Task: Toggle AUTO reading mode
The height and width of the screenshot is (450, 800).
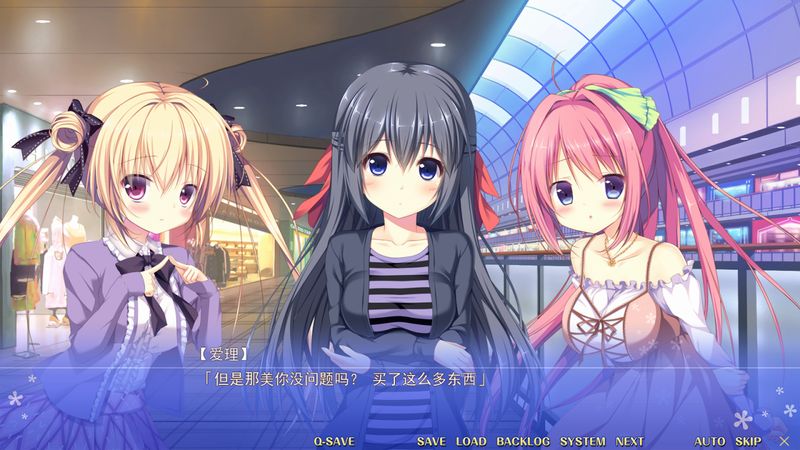Action: [710, 441]
